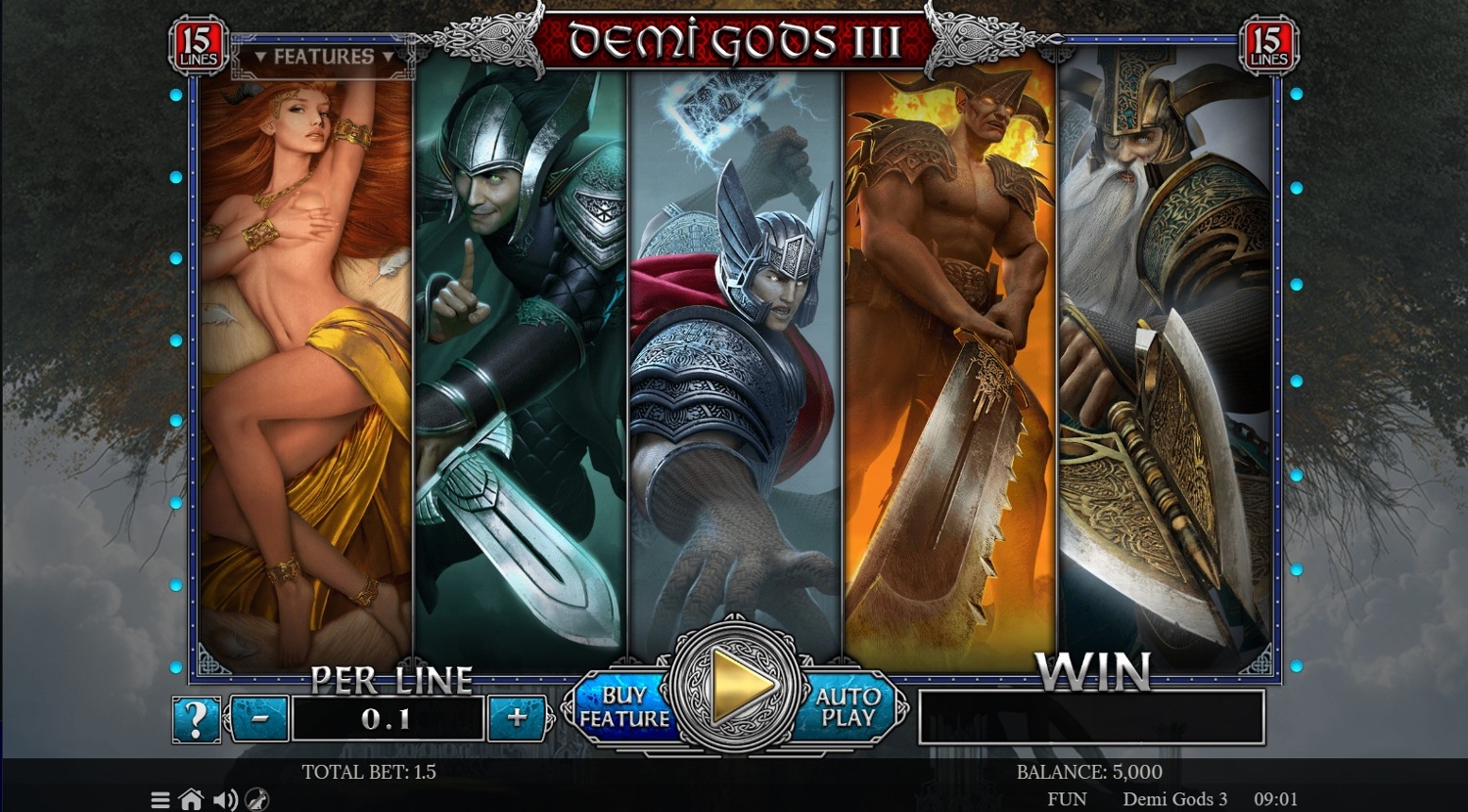Decrease the per line bet with minus

coord(260,718)
